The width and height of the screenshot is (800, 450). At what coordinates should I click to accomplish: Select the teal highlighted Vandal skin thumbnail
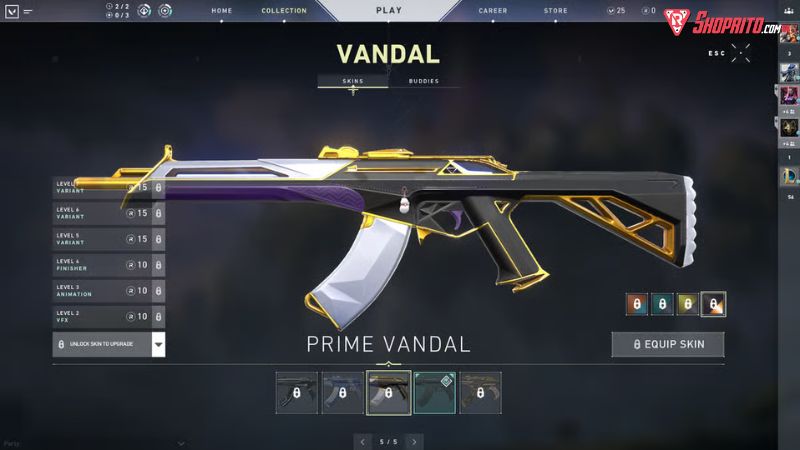(434, 393)
